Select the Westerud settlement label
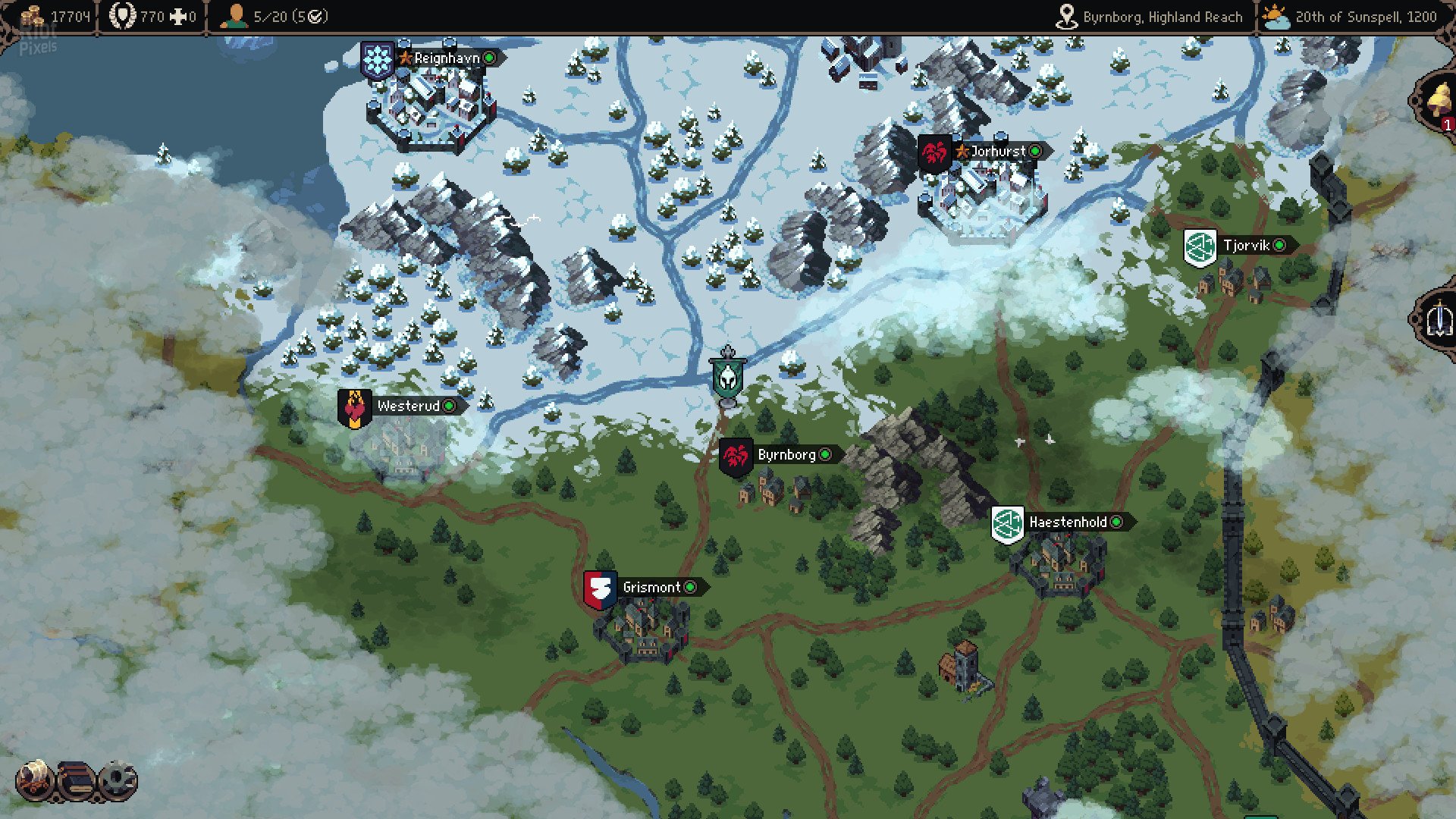1456x819 pixels. click(408, 406)
